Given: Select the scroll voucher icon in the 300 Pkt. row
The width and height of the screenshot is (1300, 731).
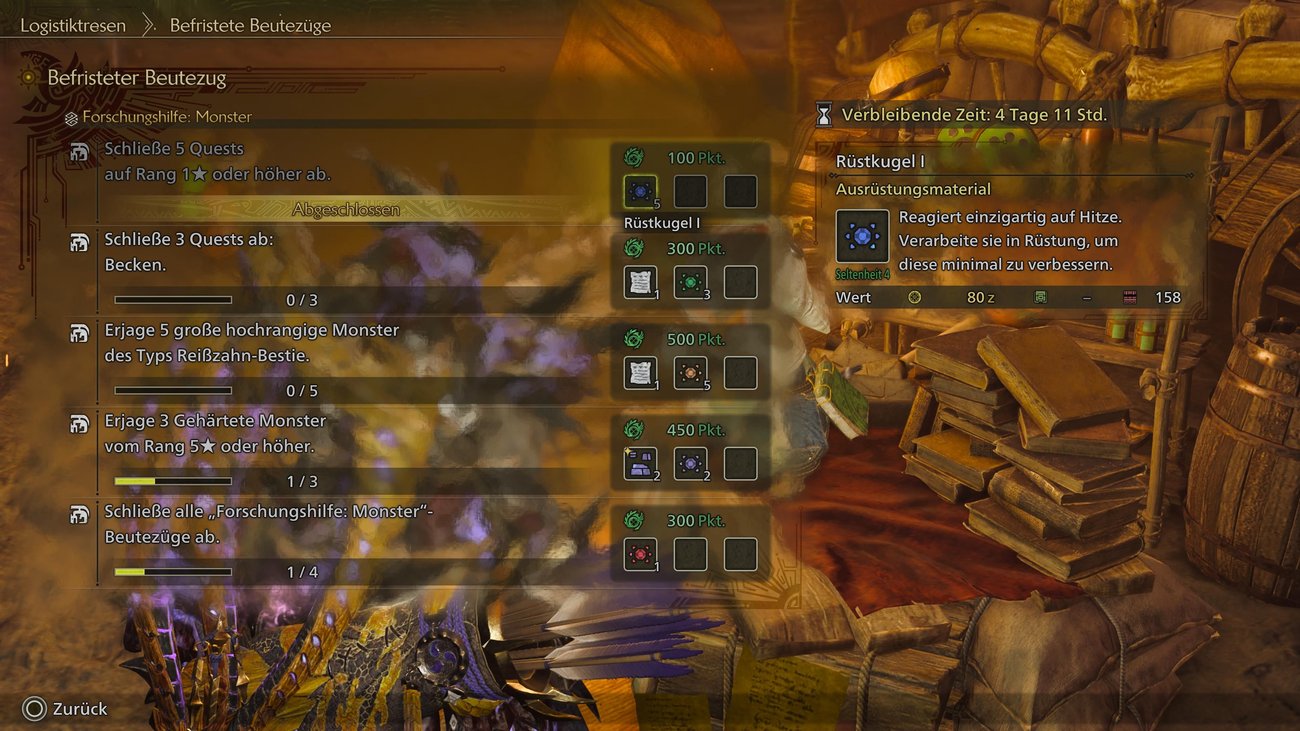Looking at the screenshot, I should coord(640,281).
